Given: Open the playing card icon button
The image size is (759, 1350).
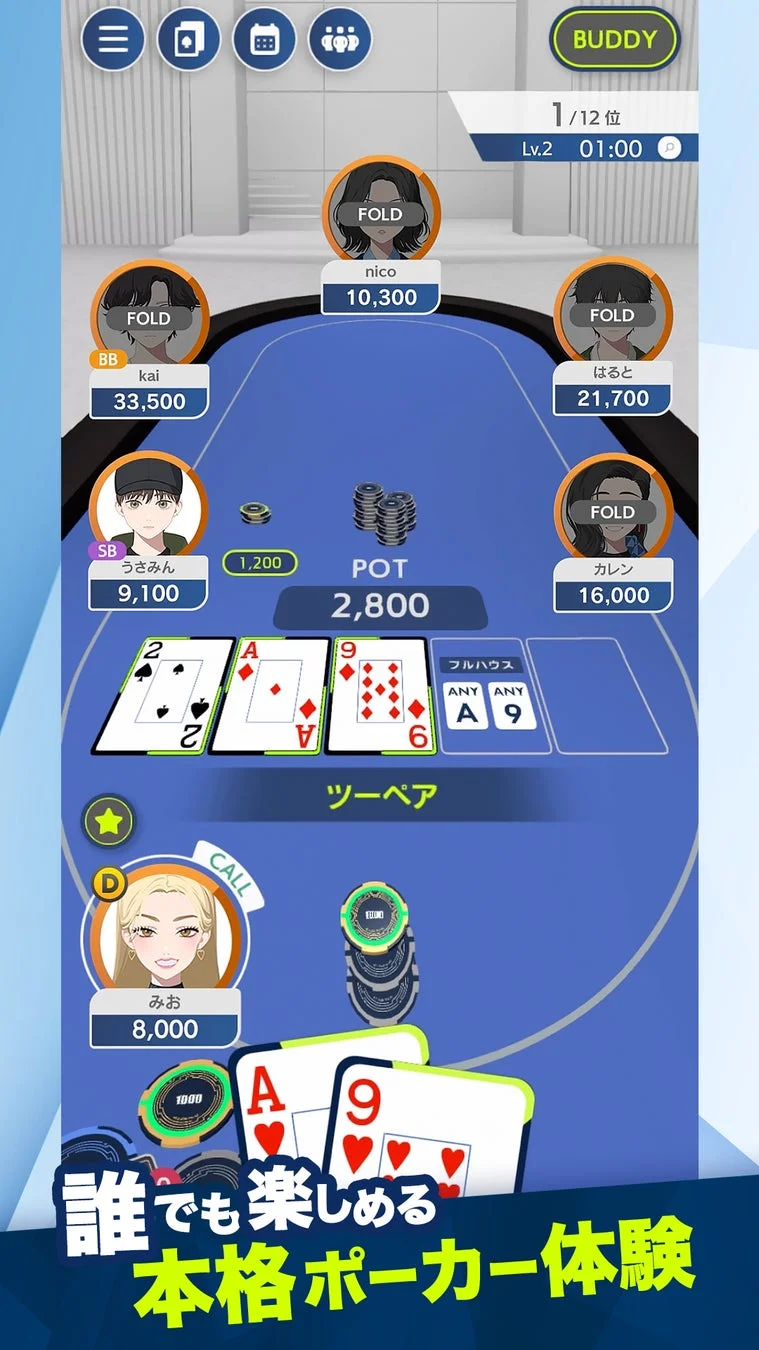Looking at the screenshot, I should click(x=189, y=40).
